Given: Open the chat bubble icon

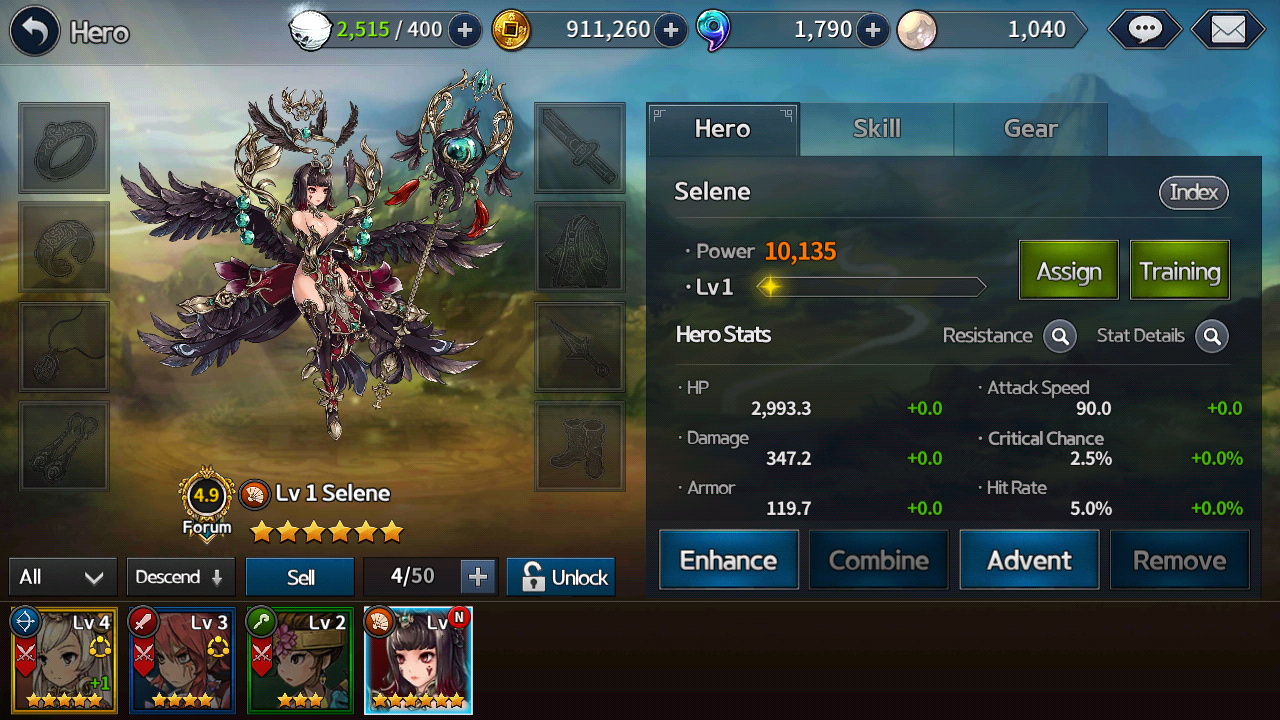Looking at the screenshot, I should [1144, 30].
